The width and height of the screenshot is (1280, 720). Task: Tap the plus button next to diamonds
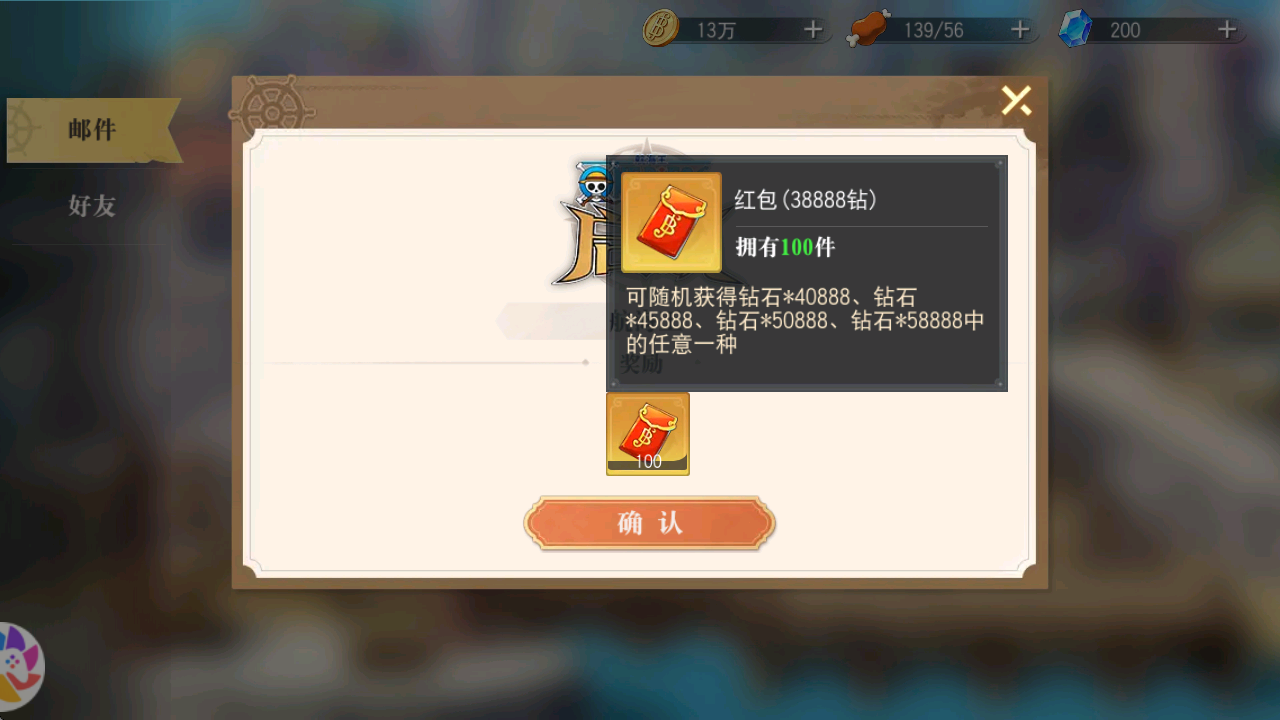(1225, 29)
